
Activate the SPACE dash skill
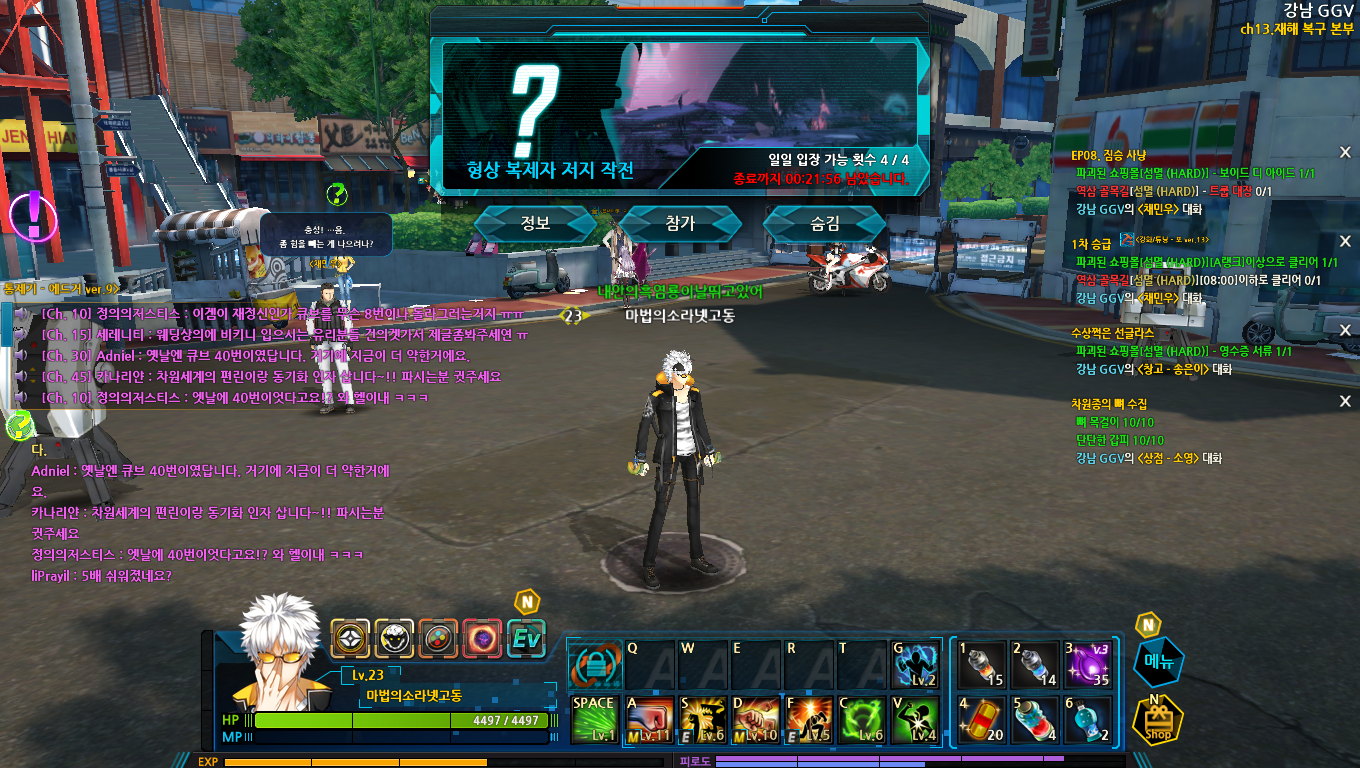[x=595, y=720]
